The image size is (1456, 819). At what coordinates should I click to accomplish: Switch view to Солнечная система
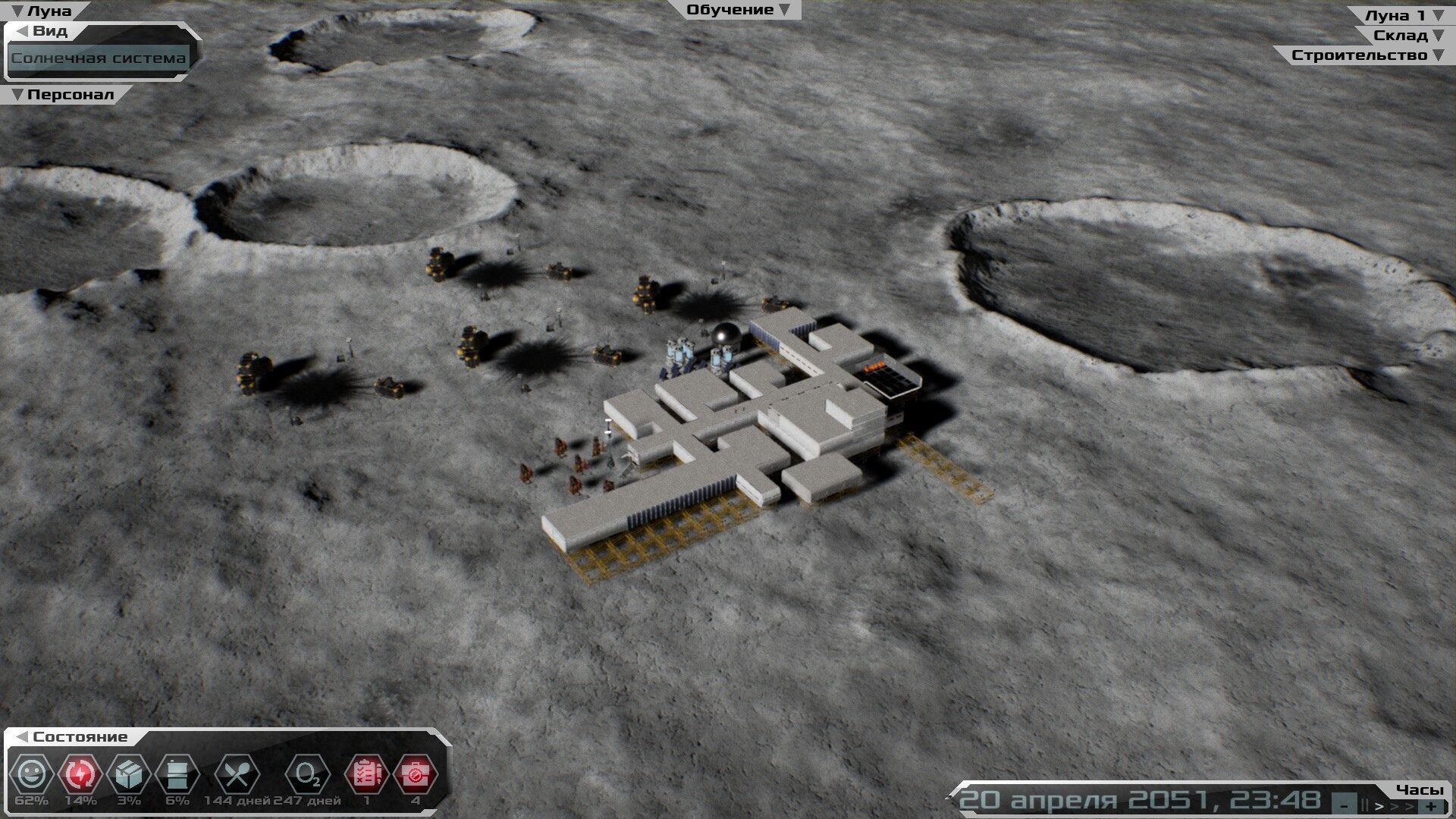point(99,58)
